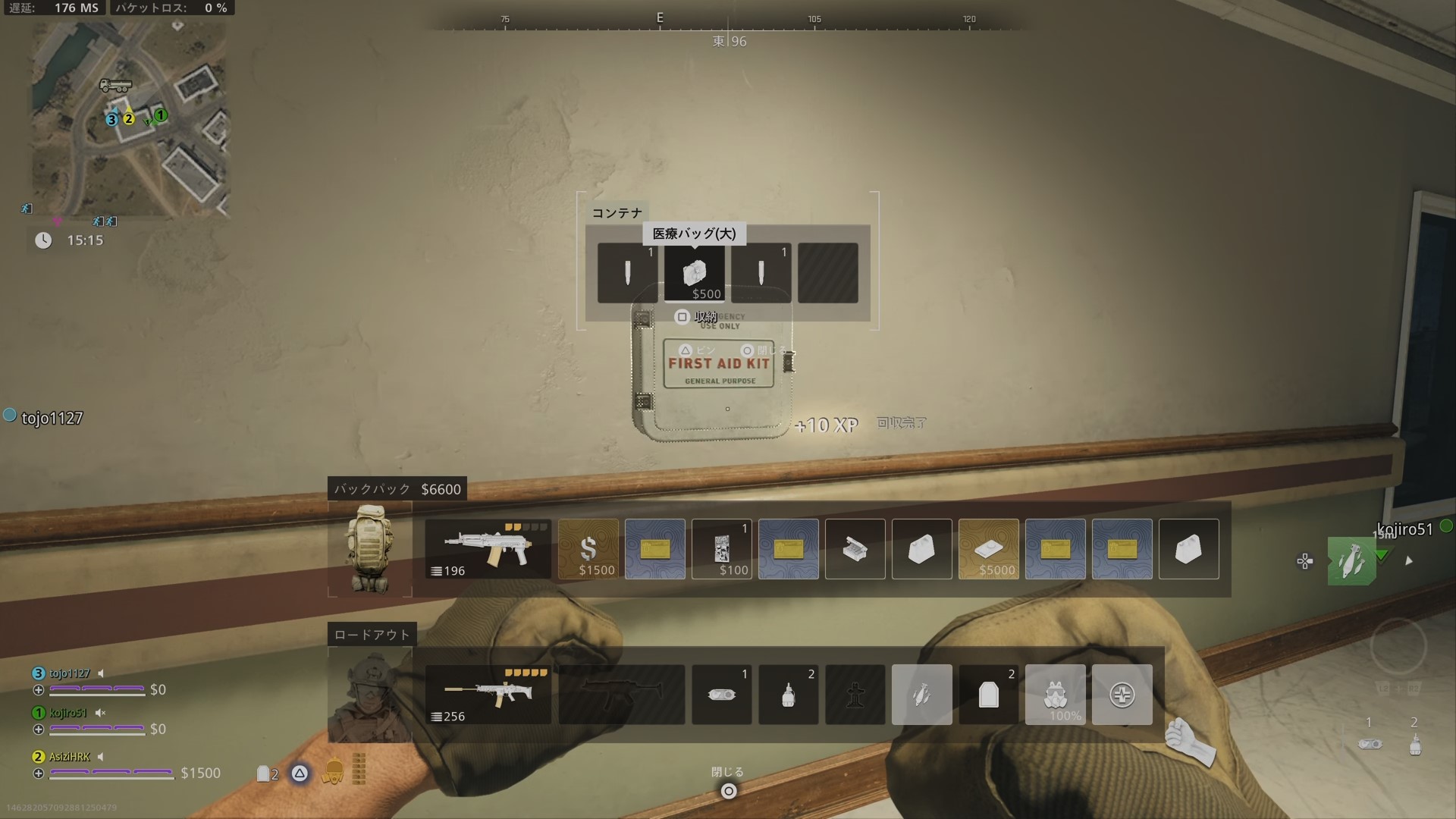The width and height of the screenshot is (1456, 819).
Task: Click the self-revive kit icon in loadout
Action: coord(1122,694)
